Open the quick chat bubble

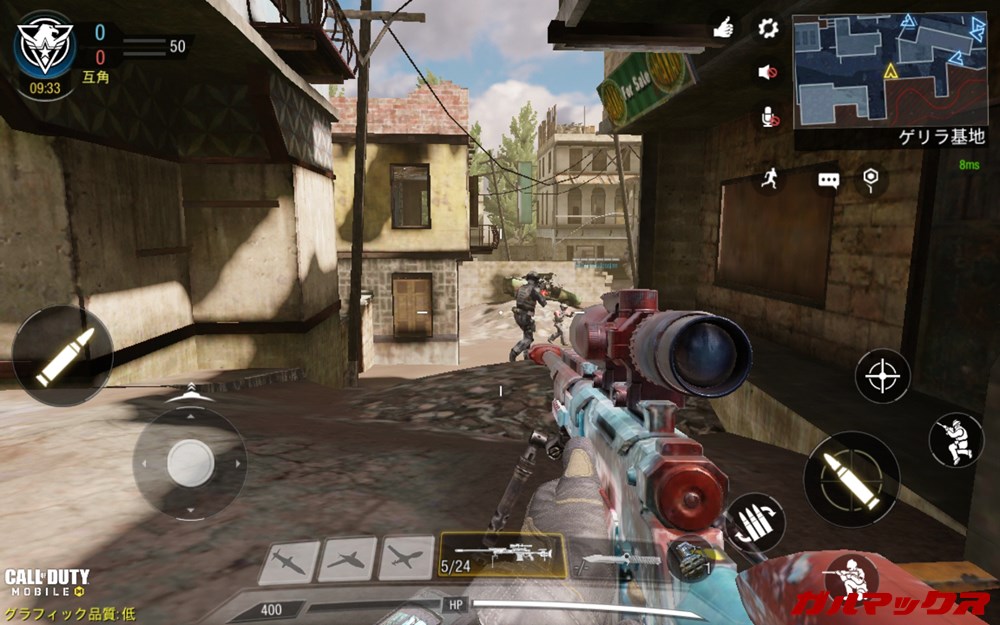(828, 180)
